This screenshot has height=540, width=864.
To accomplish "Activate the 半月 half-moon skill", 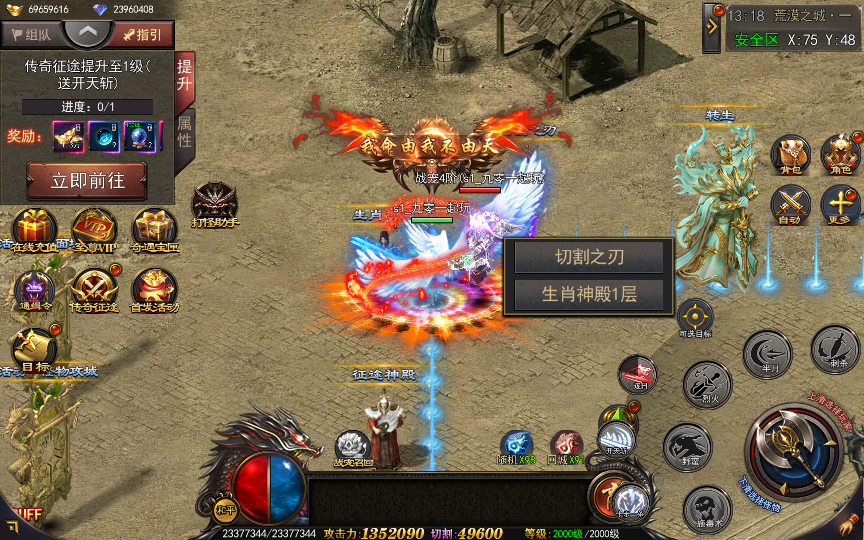I will [767, 355].
